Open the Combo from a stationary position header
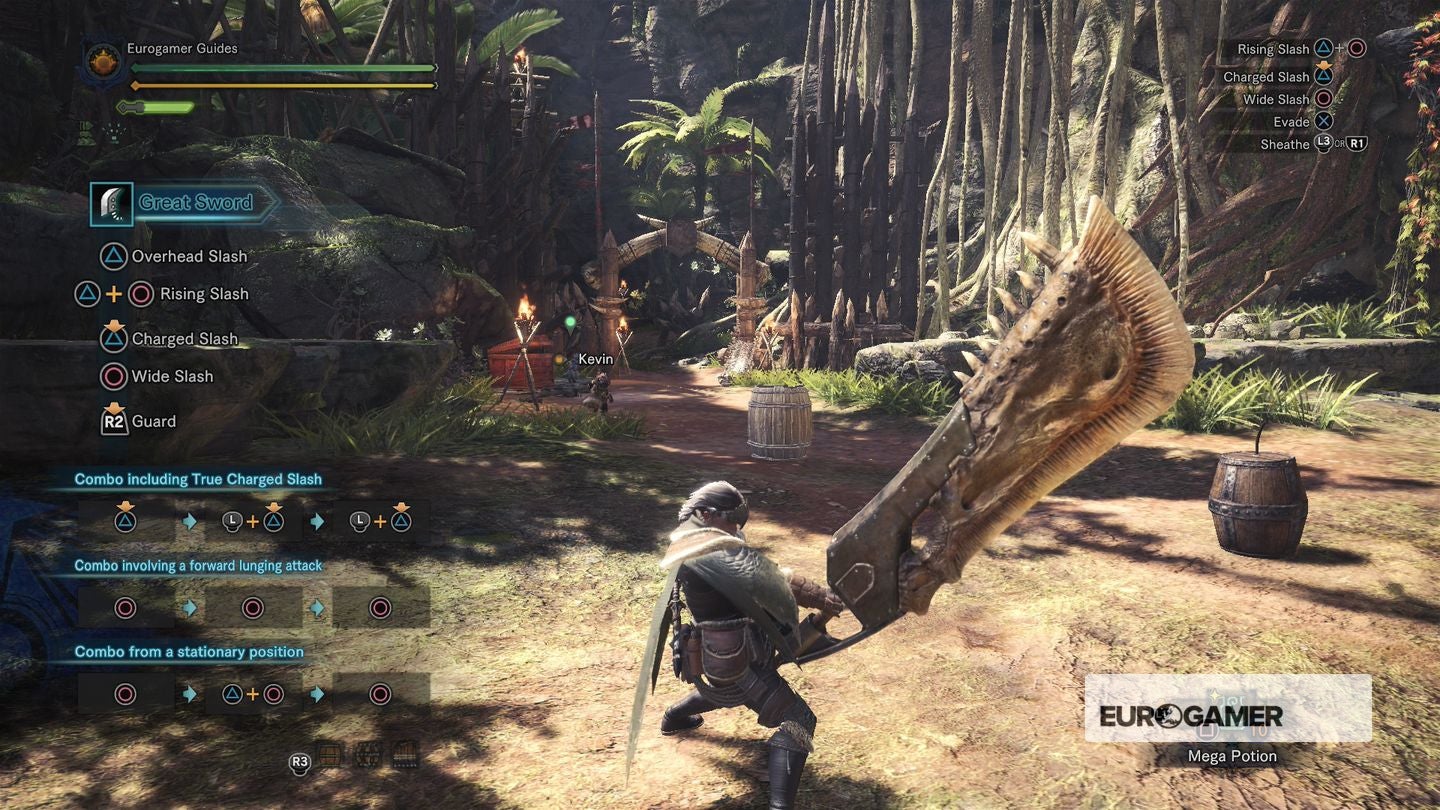Screen dimensions: 1440x810 (x=188, y=651)
